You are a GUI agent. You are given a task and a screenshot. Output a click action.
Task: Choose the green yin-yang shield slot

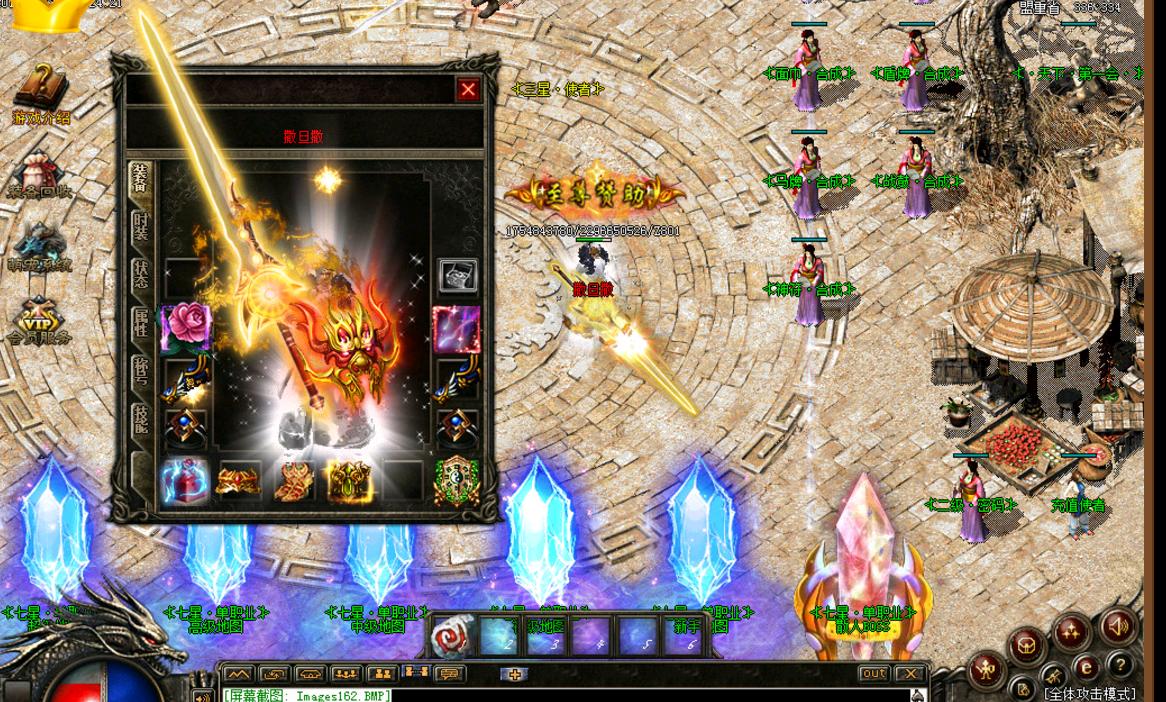(456, 481)
